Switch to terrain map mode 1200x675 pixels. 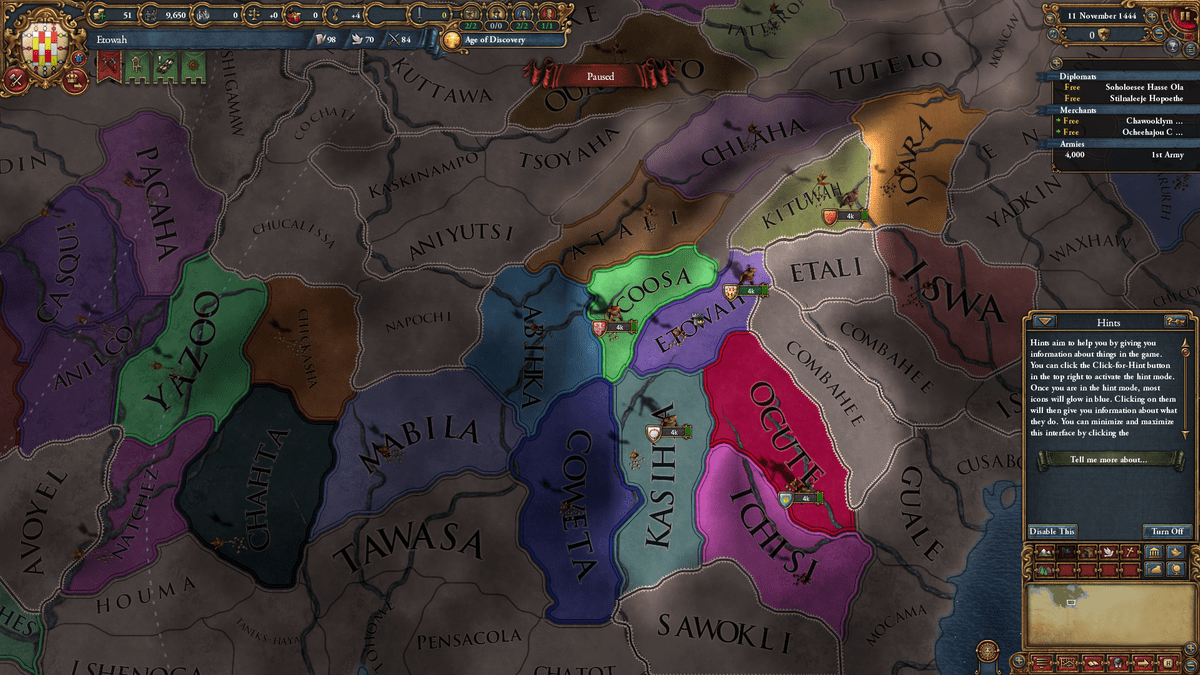point(1045,552)
